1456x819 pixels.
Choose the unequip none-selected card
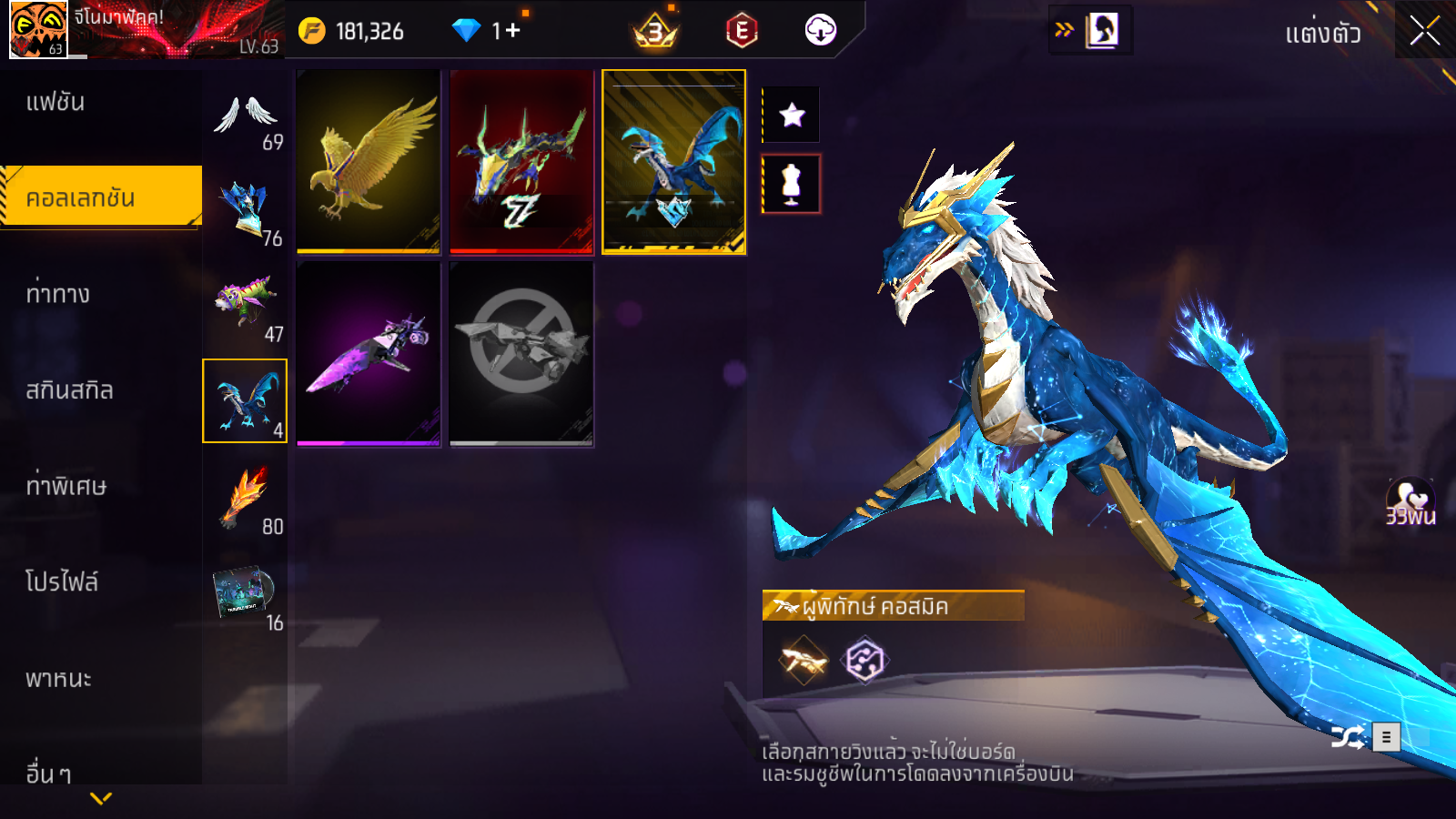(x=521, y=354)
